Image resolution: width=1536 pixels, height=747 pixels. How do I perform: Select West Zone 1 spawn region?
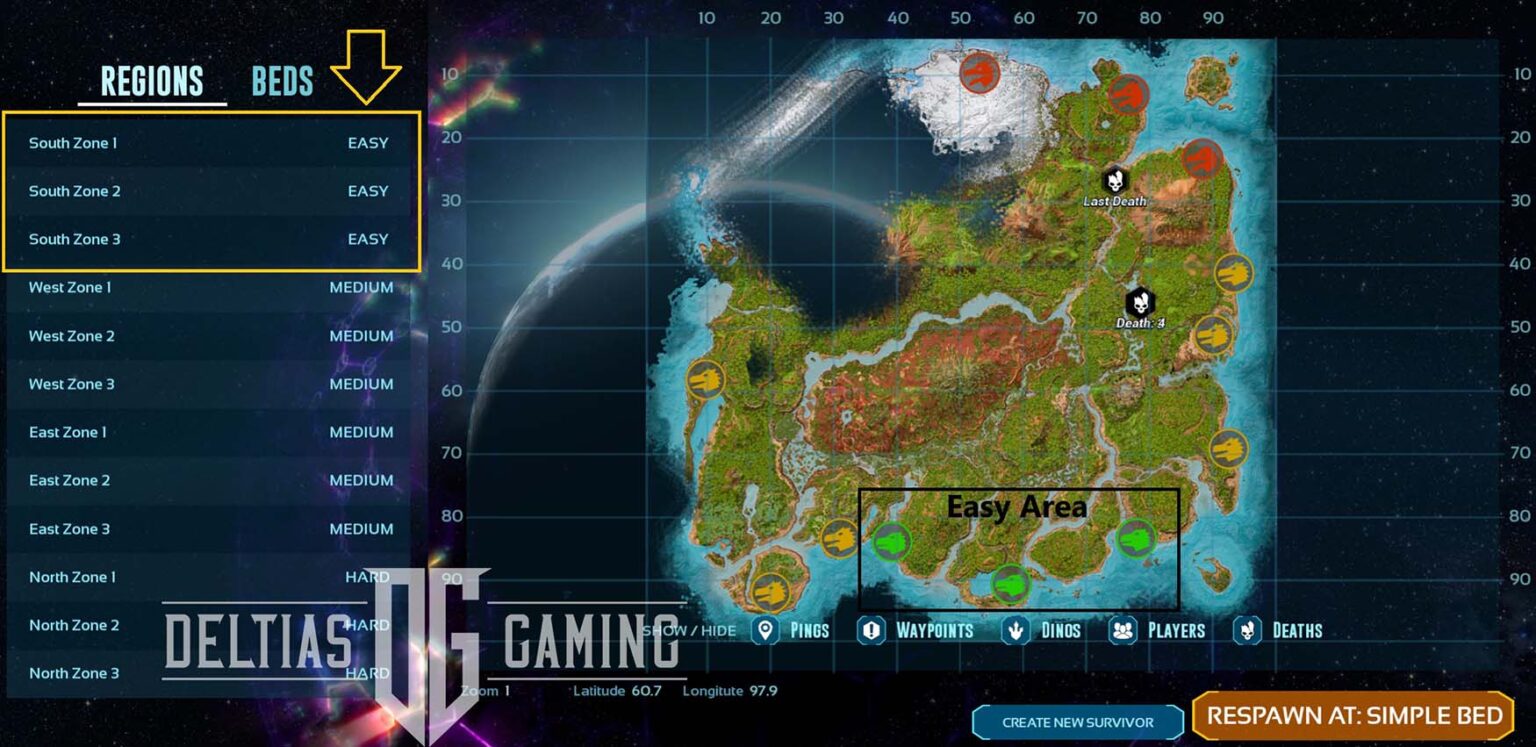(210, 288)
